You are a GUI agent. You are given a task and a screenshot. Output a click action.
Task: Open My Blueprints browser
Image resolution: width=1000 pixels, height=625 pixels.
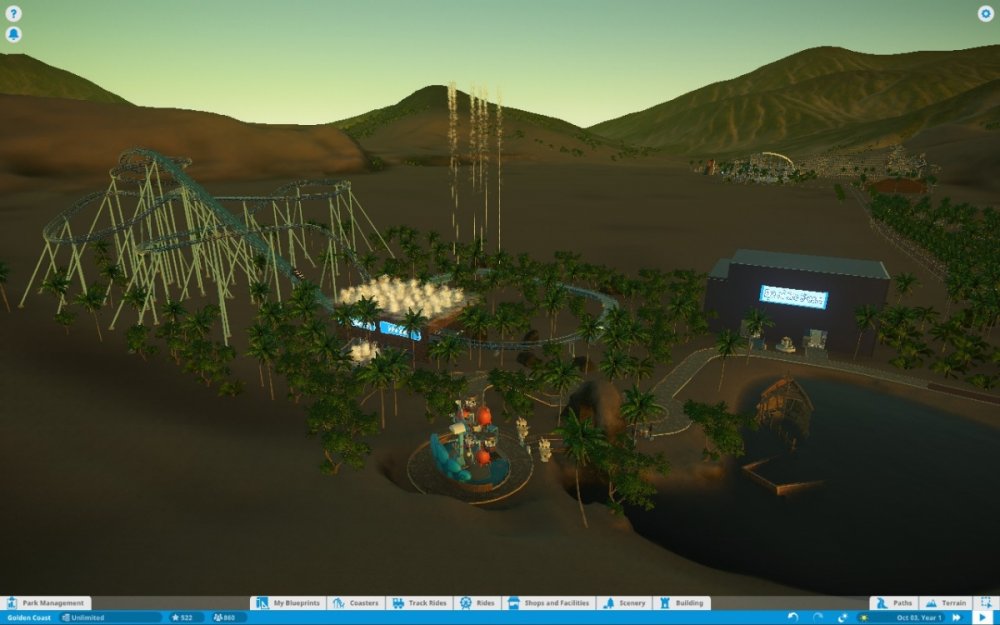coord(288,603)
